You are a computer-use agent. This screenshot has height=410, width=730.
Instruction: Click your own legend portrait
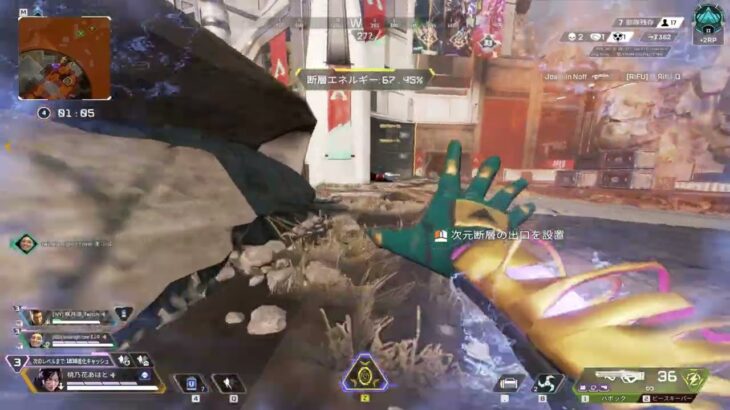(x=49, y=381)
